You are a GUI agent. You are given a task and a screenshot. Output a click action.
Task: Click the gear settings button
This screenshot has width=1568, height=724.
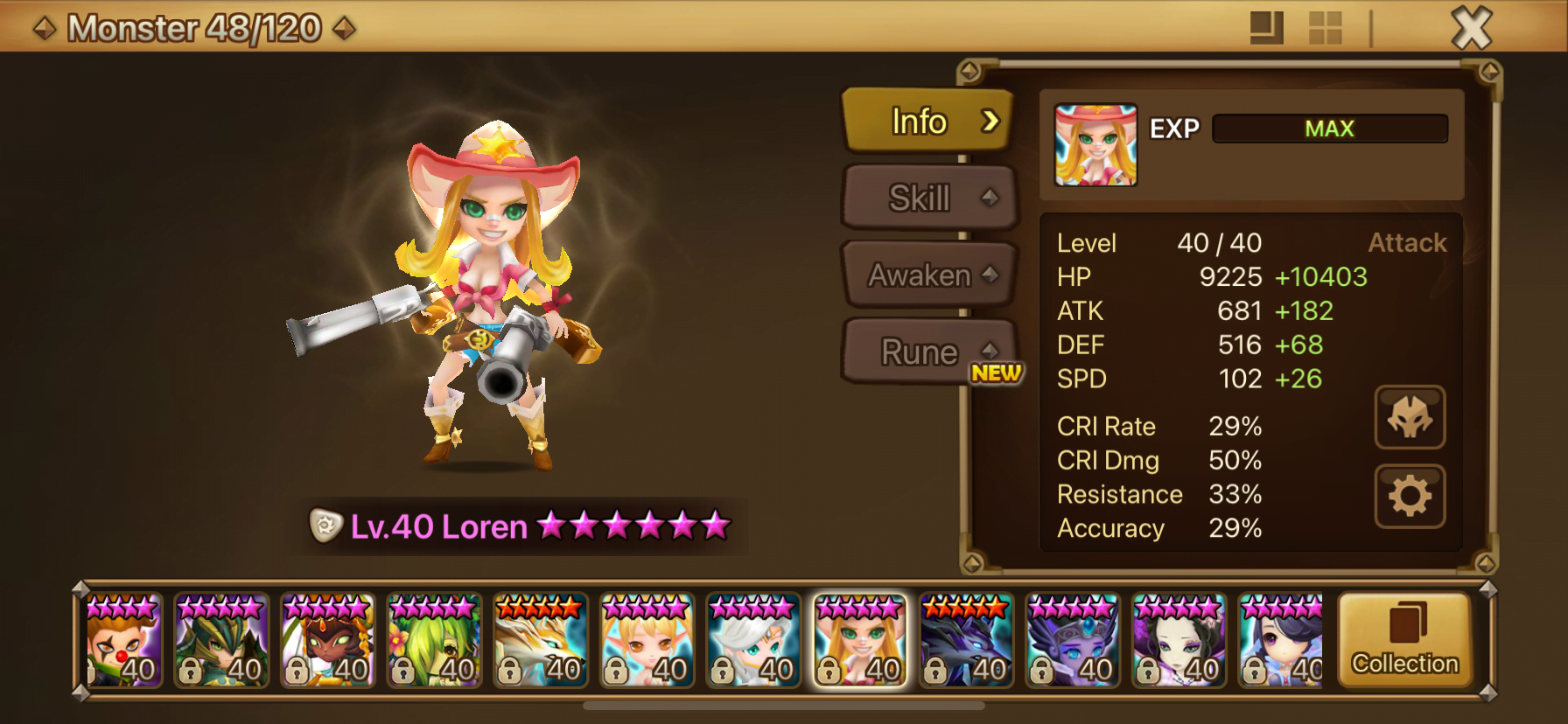tap(1409, 497)
